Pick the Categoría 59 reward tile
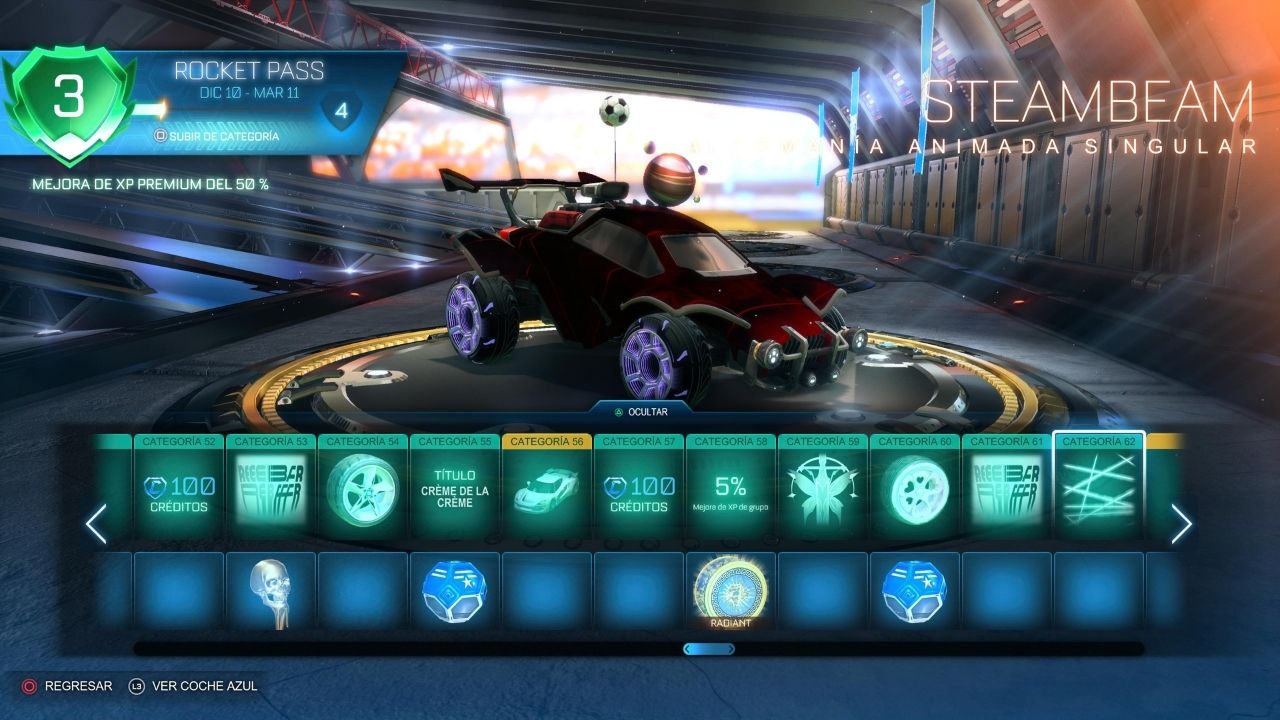Viewport: 1280px width, 720px height. [x=824, y=491]
